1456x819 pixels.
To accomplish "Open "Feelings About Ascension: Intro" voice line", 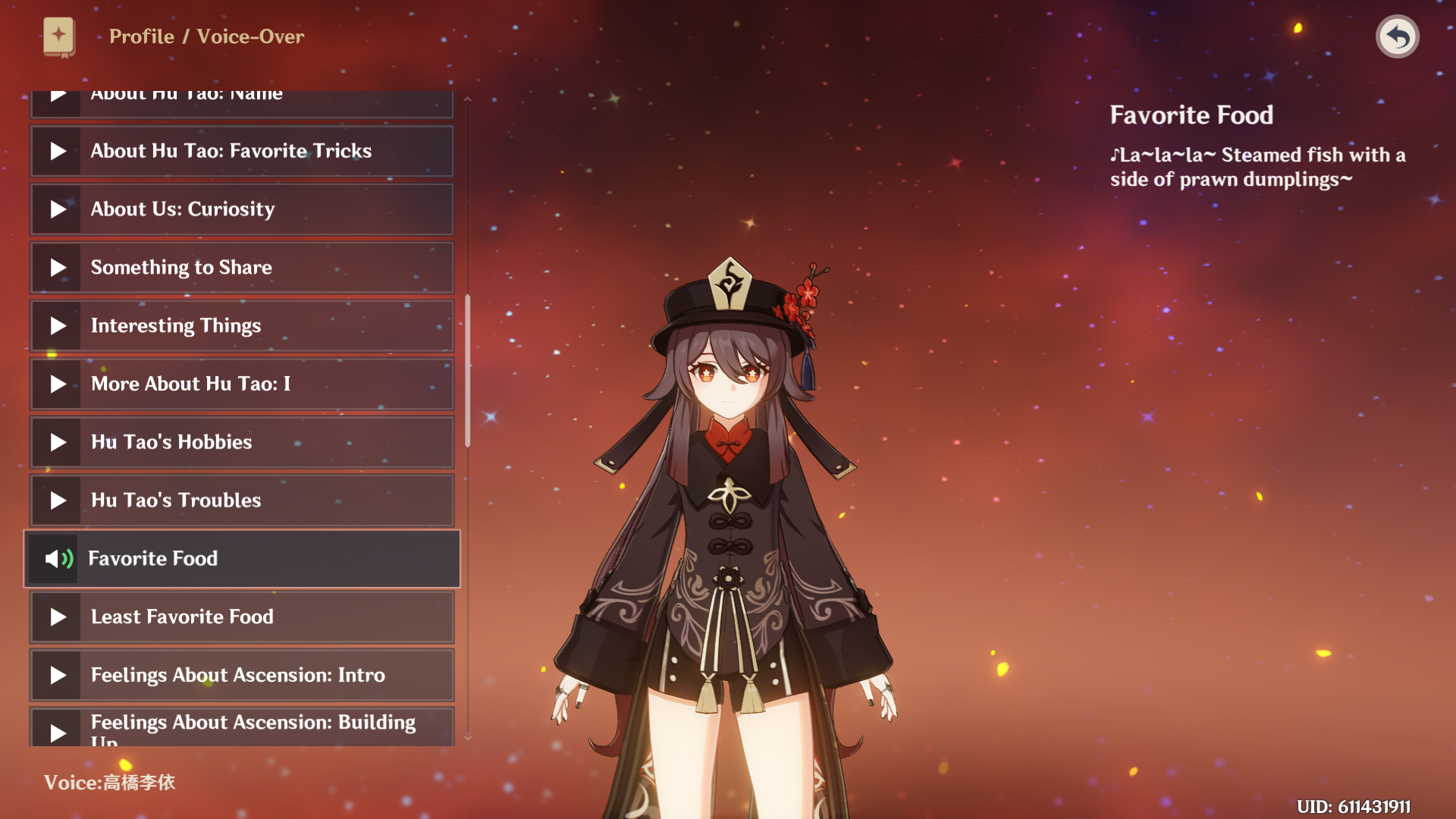I will pyautogui.click(x=241, y=675).
